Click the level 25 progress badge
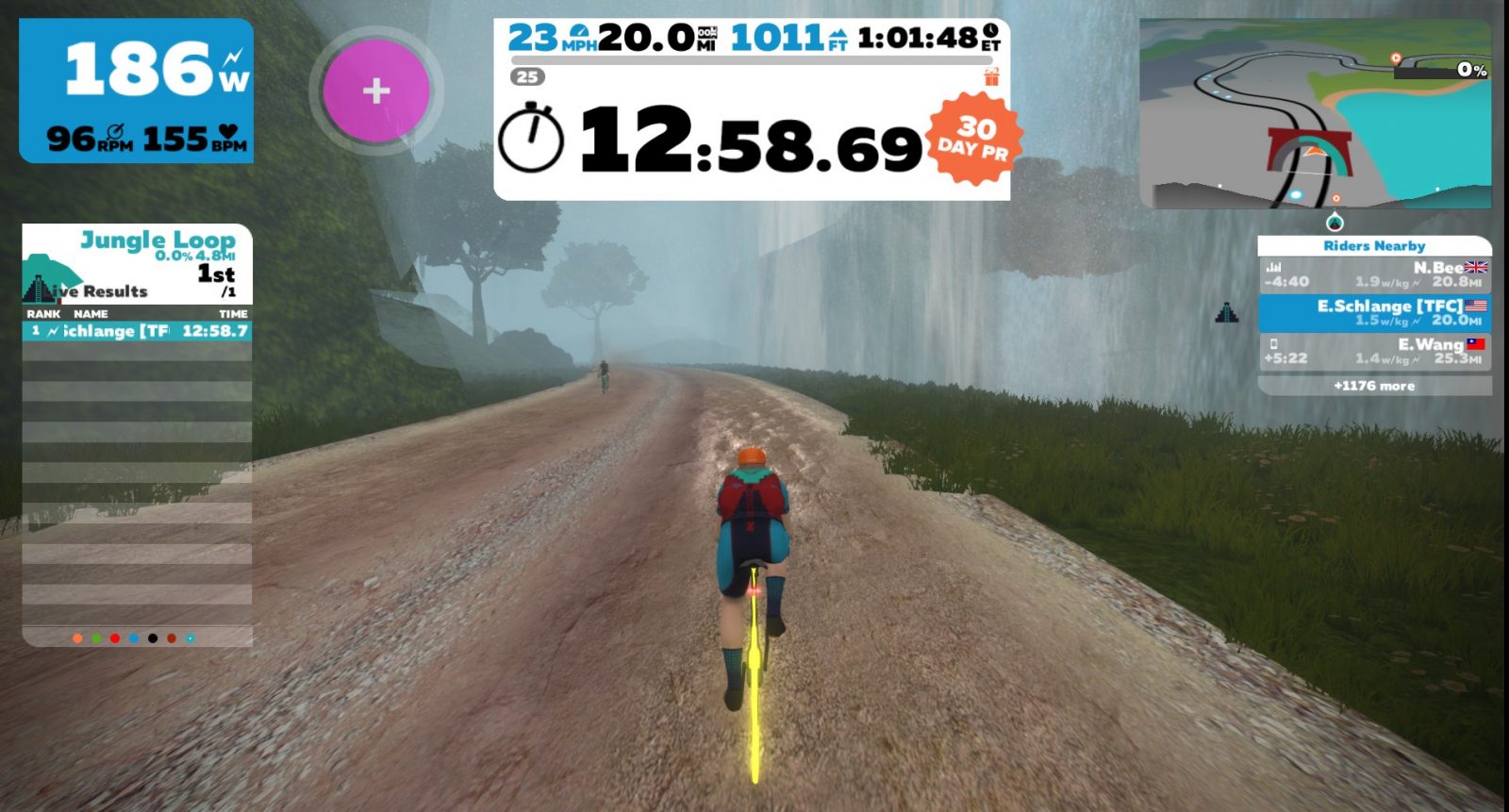Screen dimensions: 1509x812 tap(527, 77)
